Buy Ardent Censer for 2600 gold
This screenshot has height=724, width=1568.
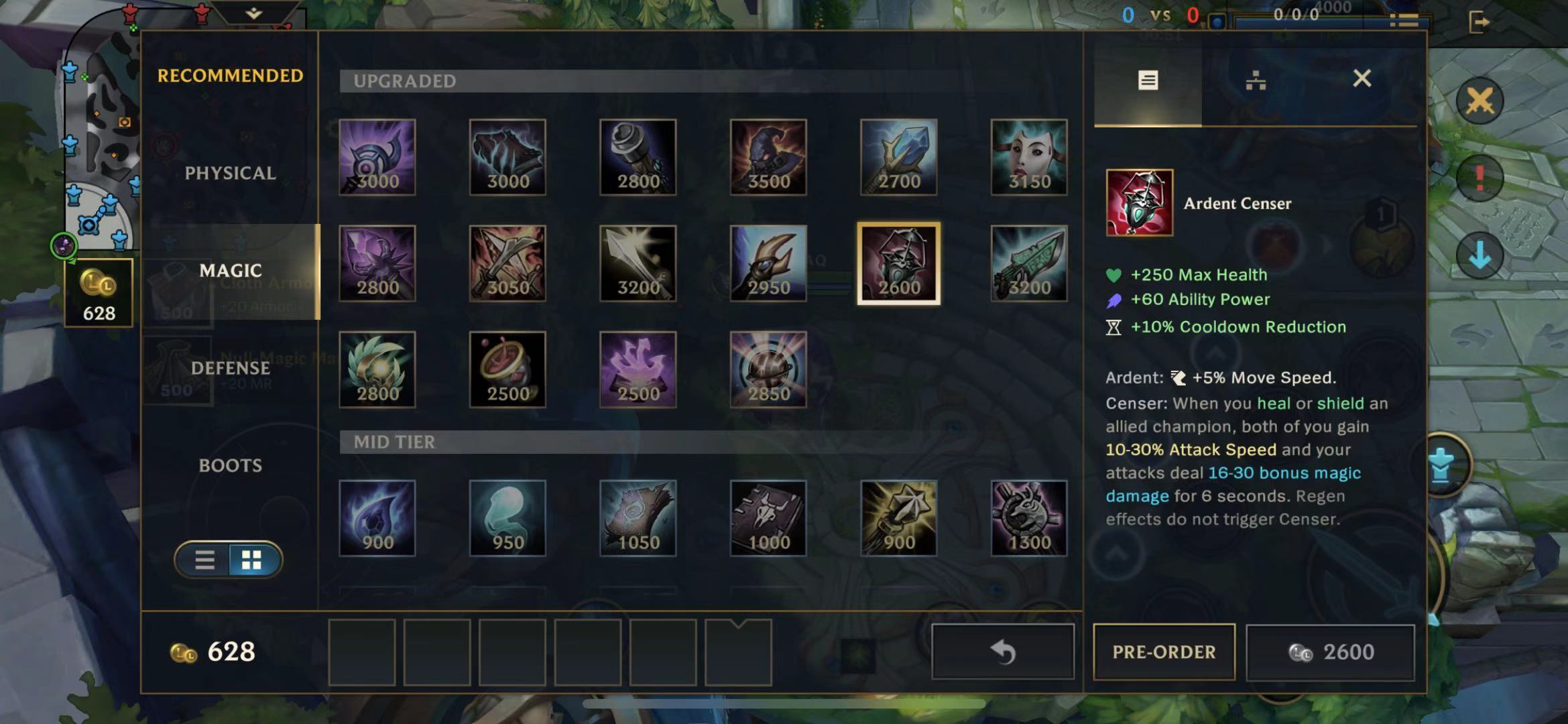tap(1330, 652)
